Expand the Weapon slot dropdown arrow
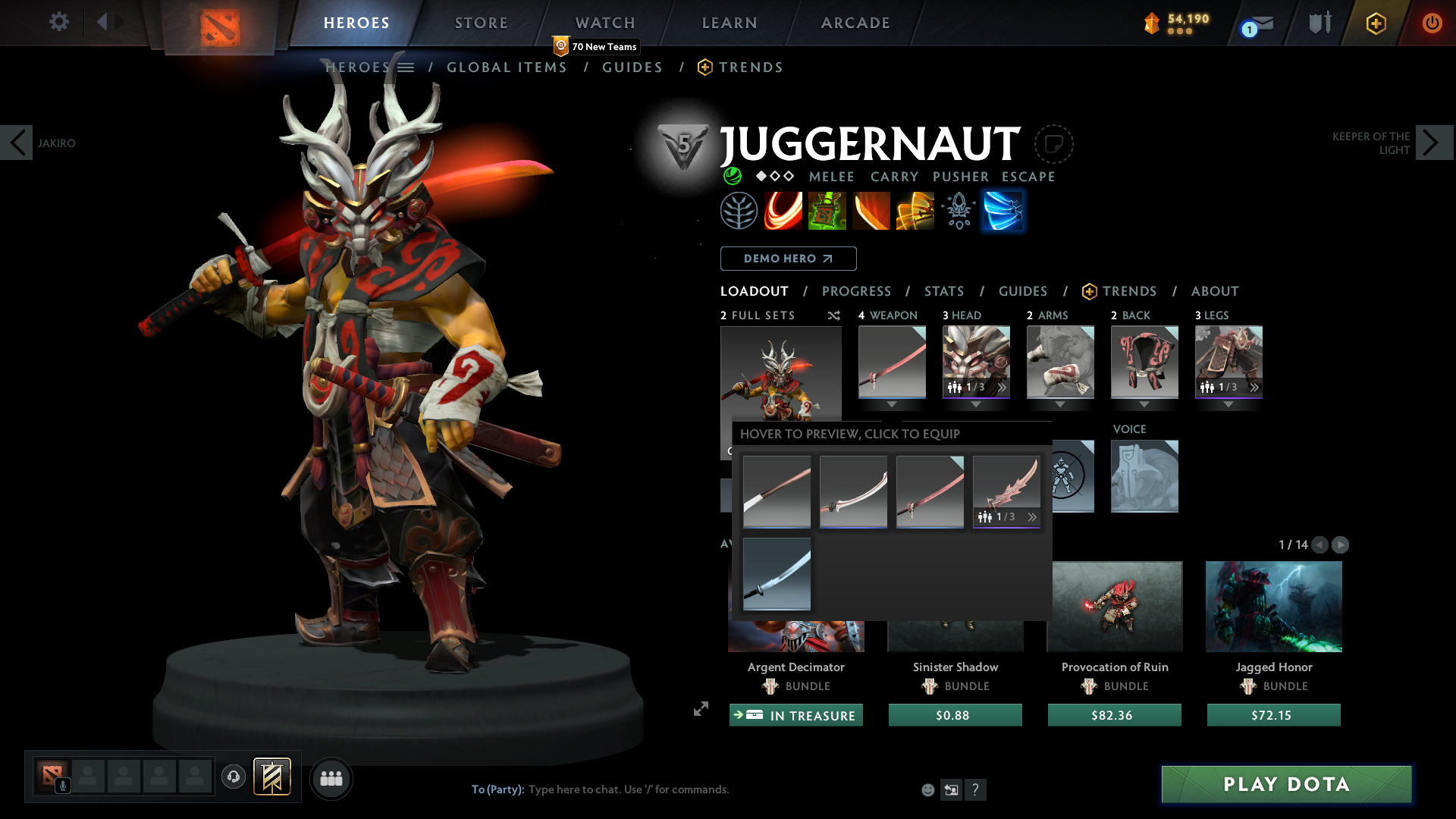Screen dimensions: 1456x819 pos(892,404)
